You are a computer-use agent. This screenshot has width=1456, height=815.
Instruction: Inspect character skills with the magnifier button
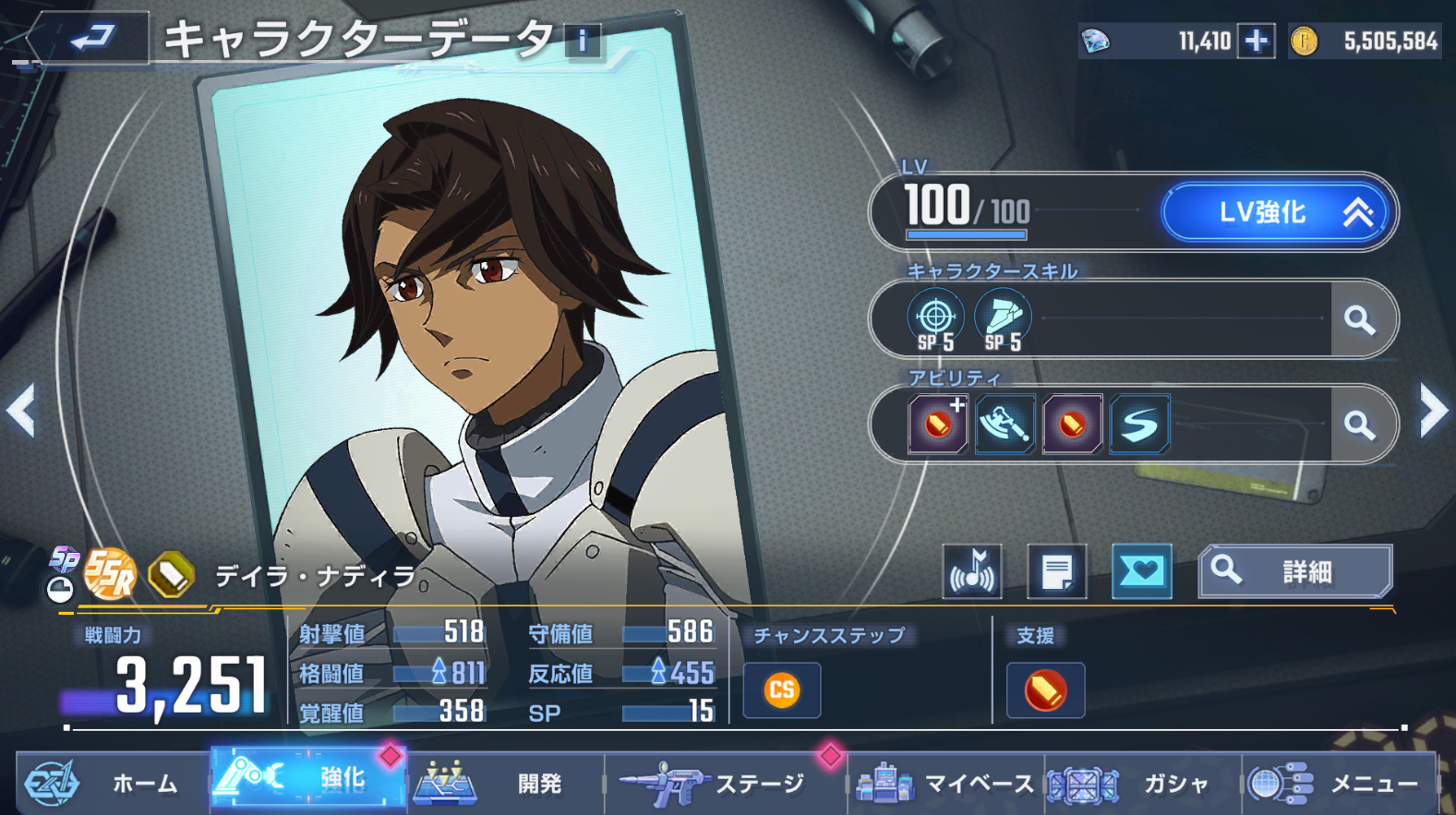tap(1360, 320)
